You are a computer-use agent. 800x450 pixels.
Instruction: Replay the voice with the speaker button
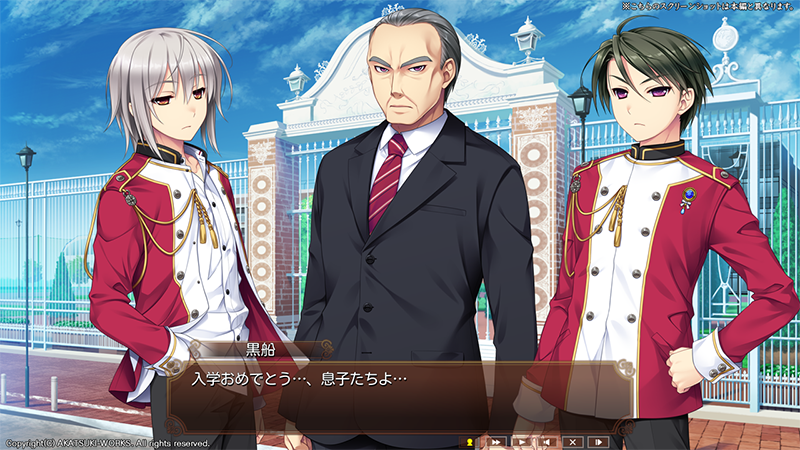coord(547,441)
